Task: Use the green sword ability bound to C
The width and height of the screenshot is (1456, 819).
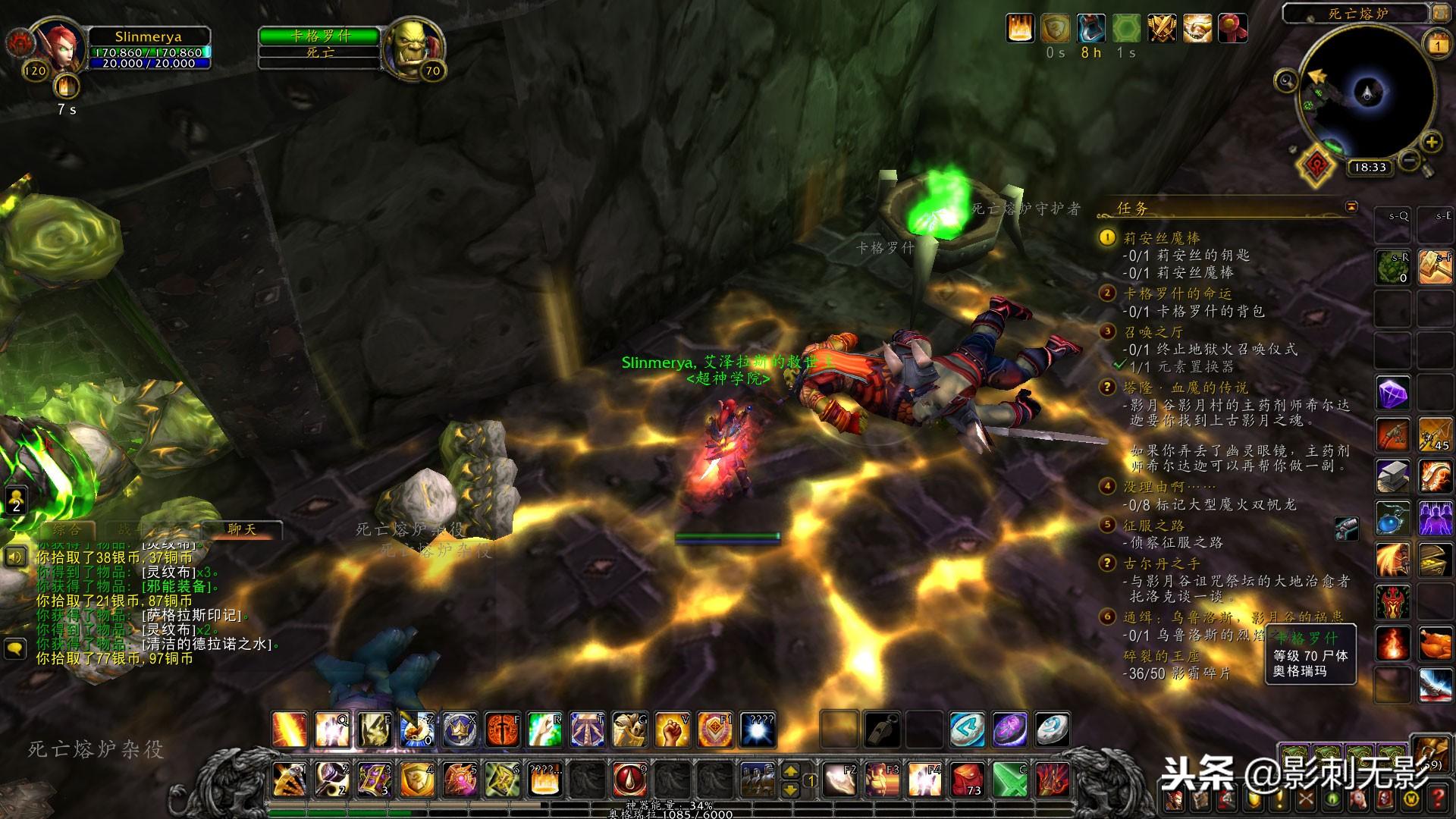Action: tap(1010, 779)
